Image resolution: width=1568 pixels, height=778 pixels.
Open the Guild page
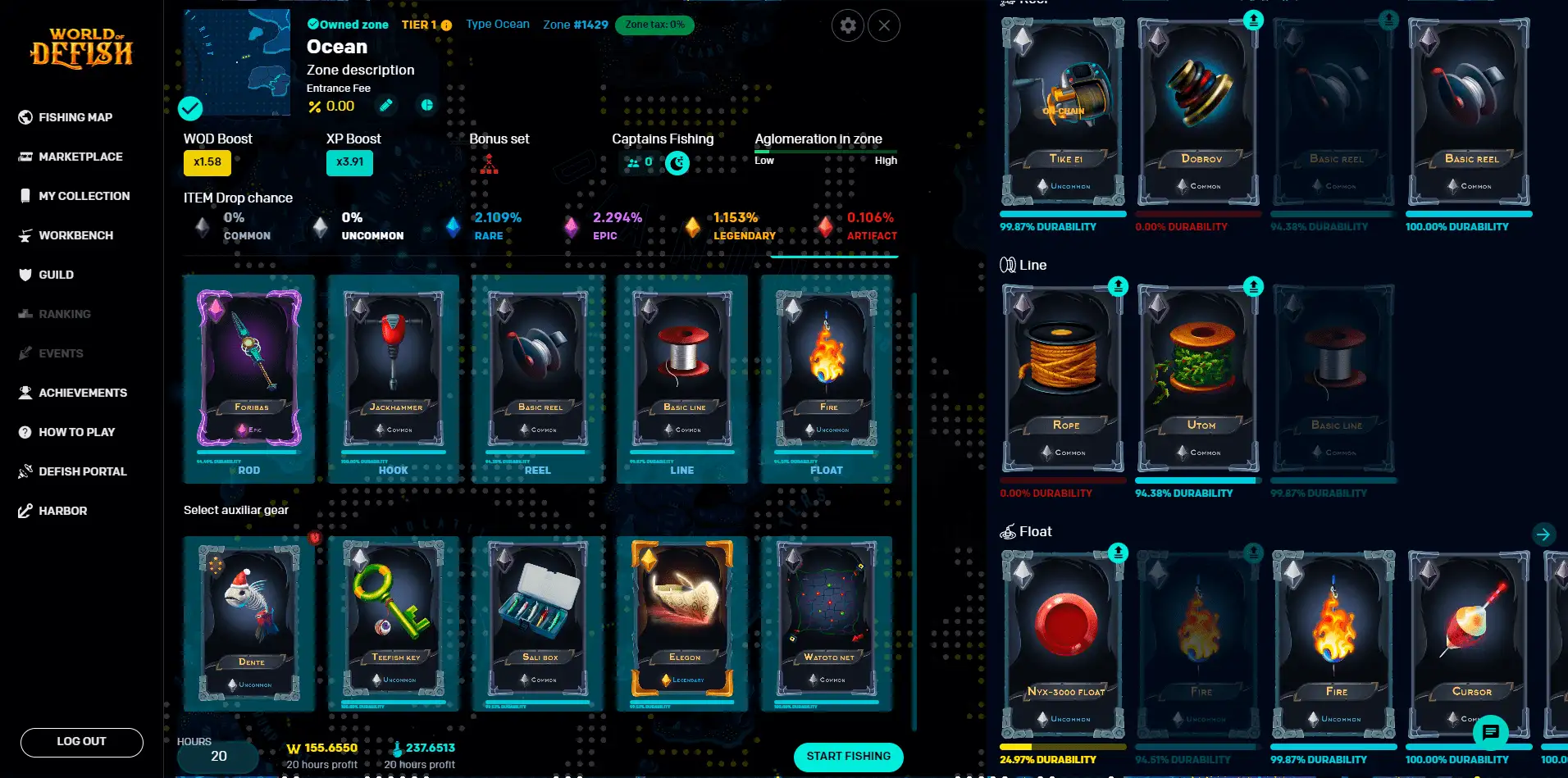[56, 275]
